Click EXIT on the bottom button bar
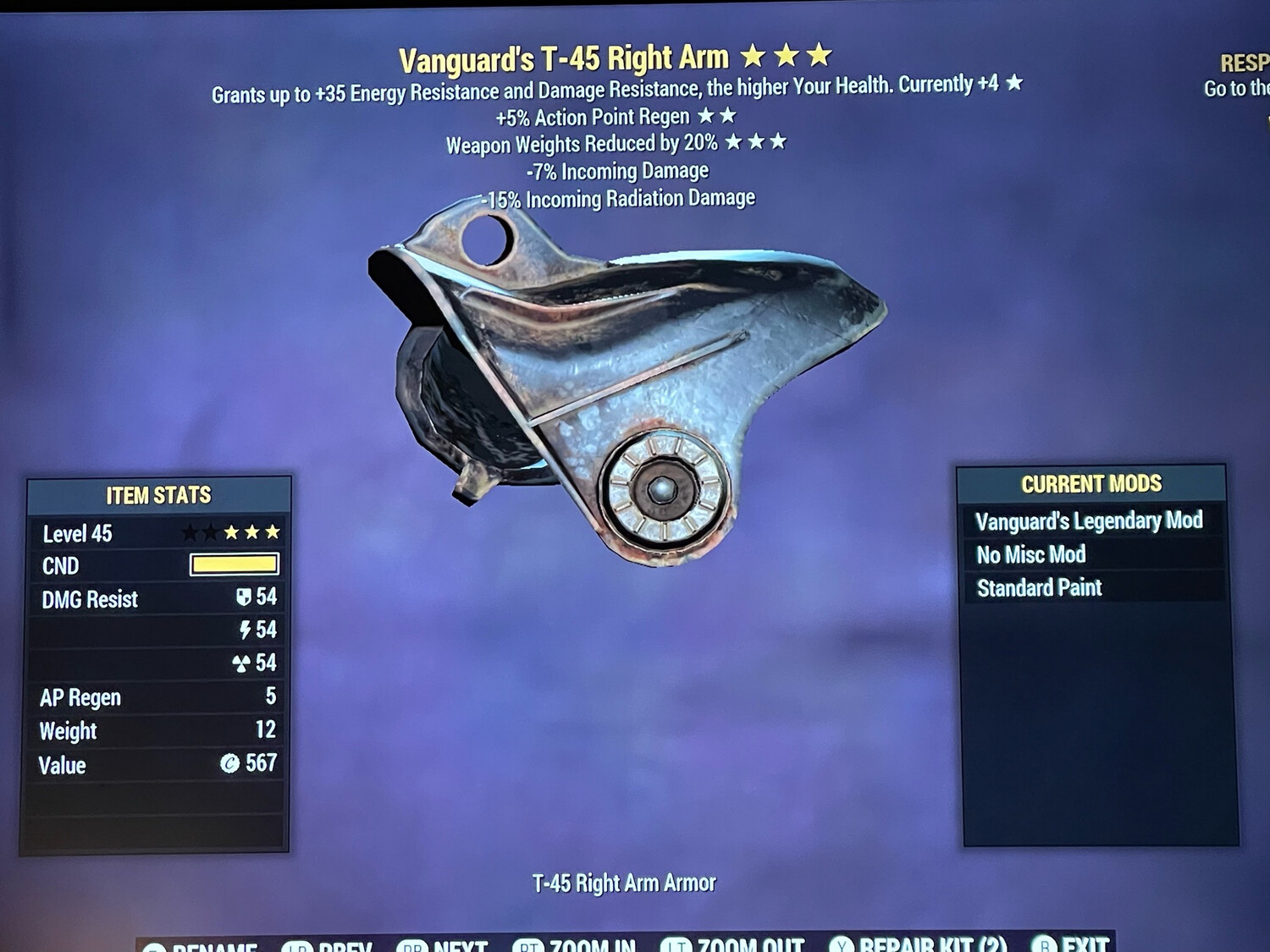The width and height of the screenshot is (1270, 952). [x=1077, y=947]
